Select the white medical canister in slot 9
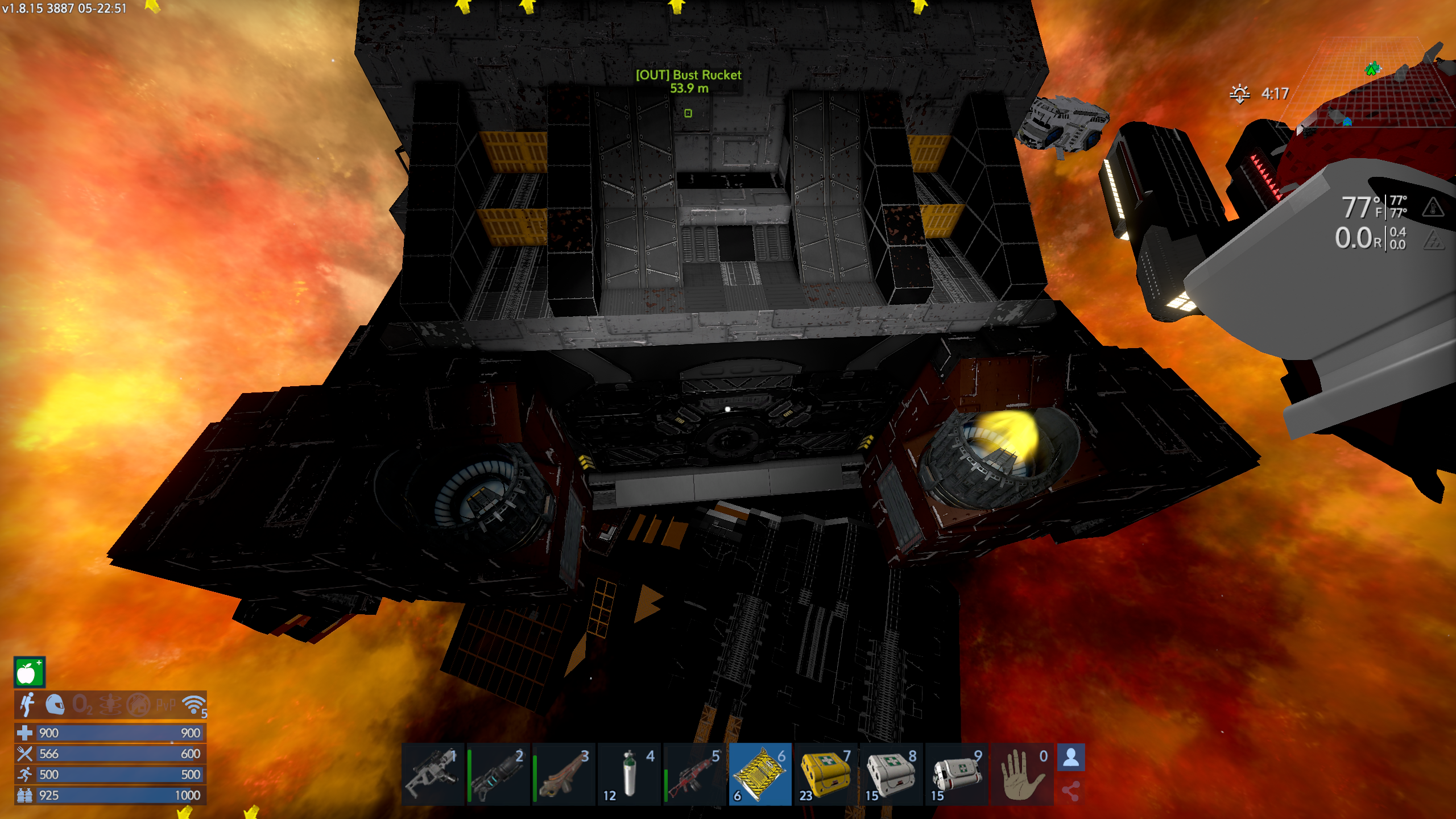The height and width of the screenshot is (819, 1456). [x=957, y=773]
